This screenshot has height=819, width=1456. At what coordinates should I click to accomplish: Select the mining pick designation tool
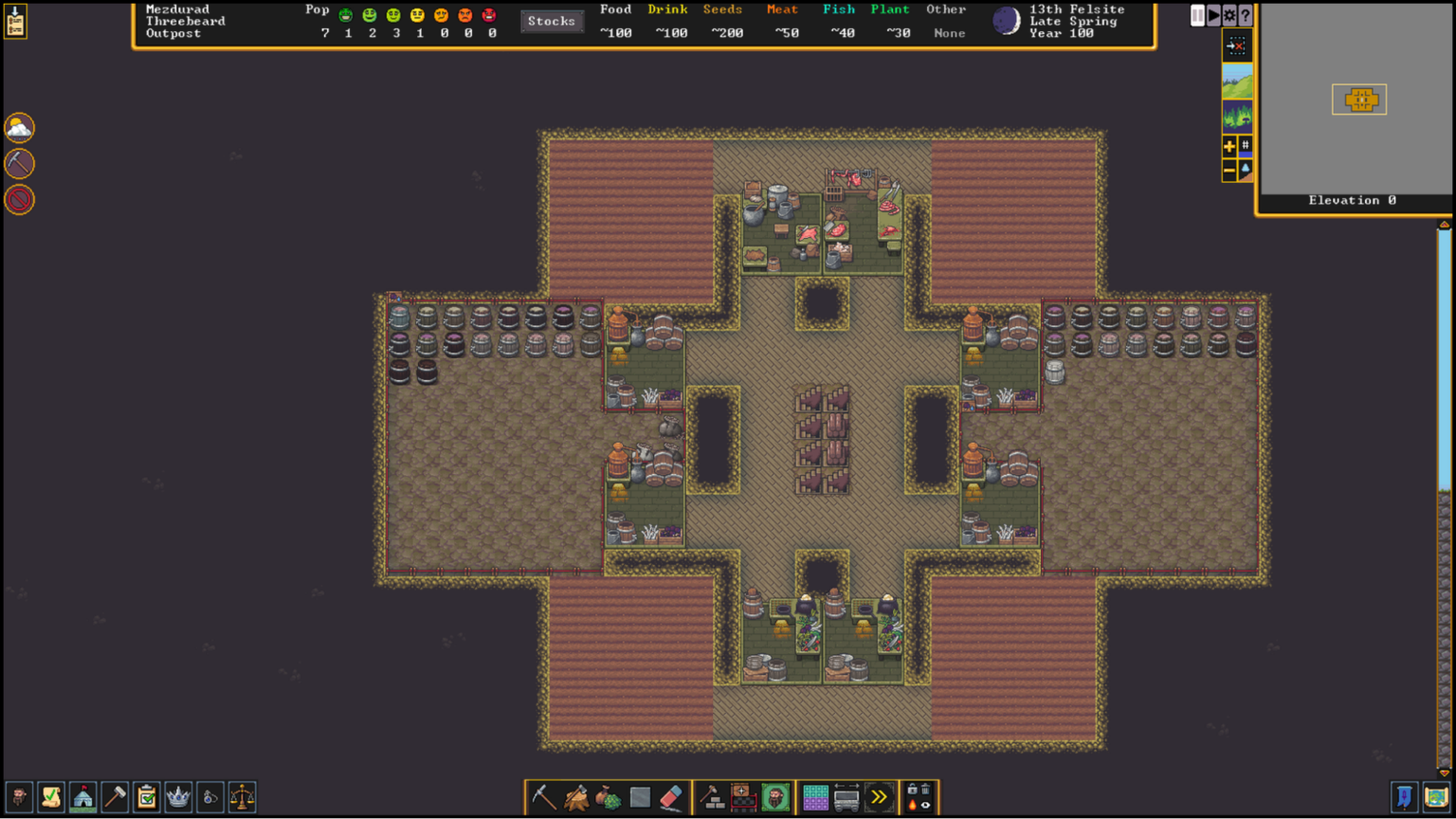[542, 796]
